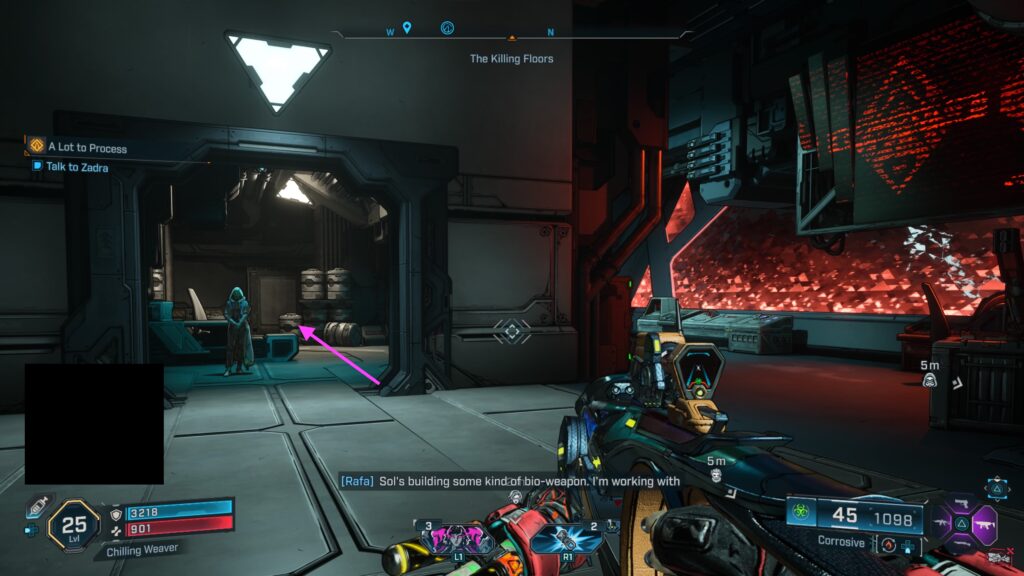Image resolution: width=1024 pixels, height=576 pixels.
Task: Activate the blue R1 ability icon
Action: (566, 539)
